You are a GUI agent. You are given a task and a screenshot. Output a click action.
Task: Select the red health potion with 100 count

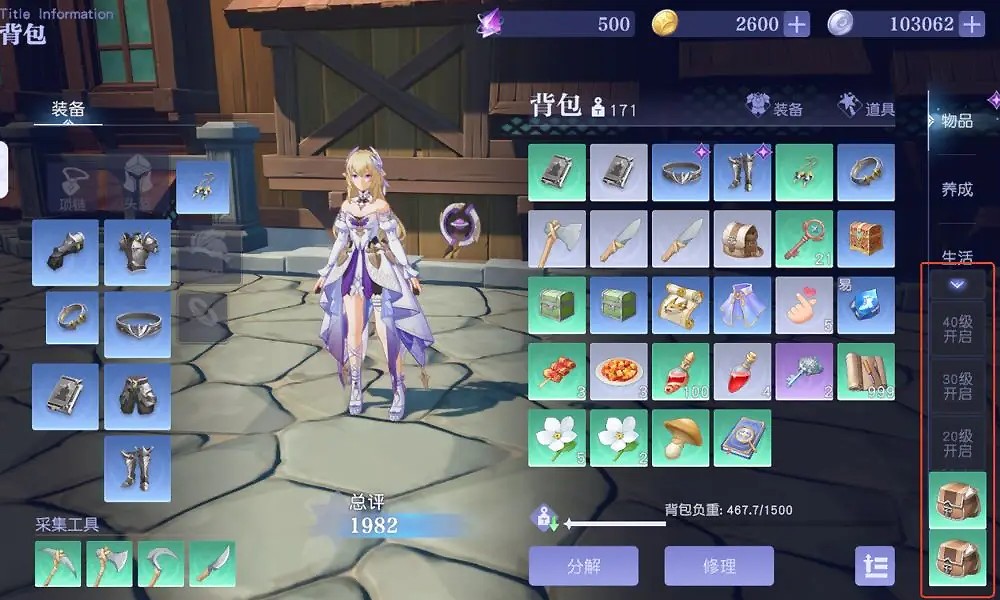click(681, 371)
